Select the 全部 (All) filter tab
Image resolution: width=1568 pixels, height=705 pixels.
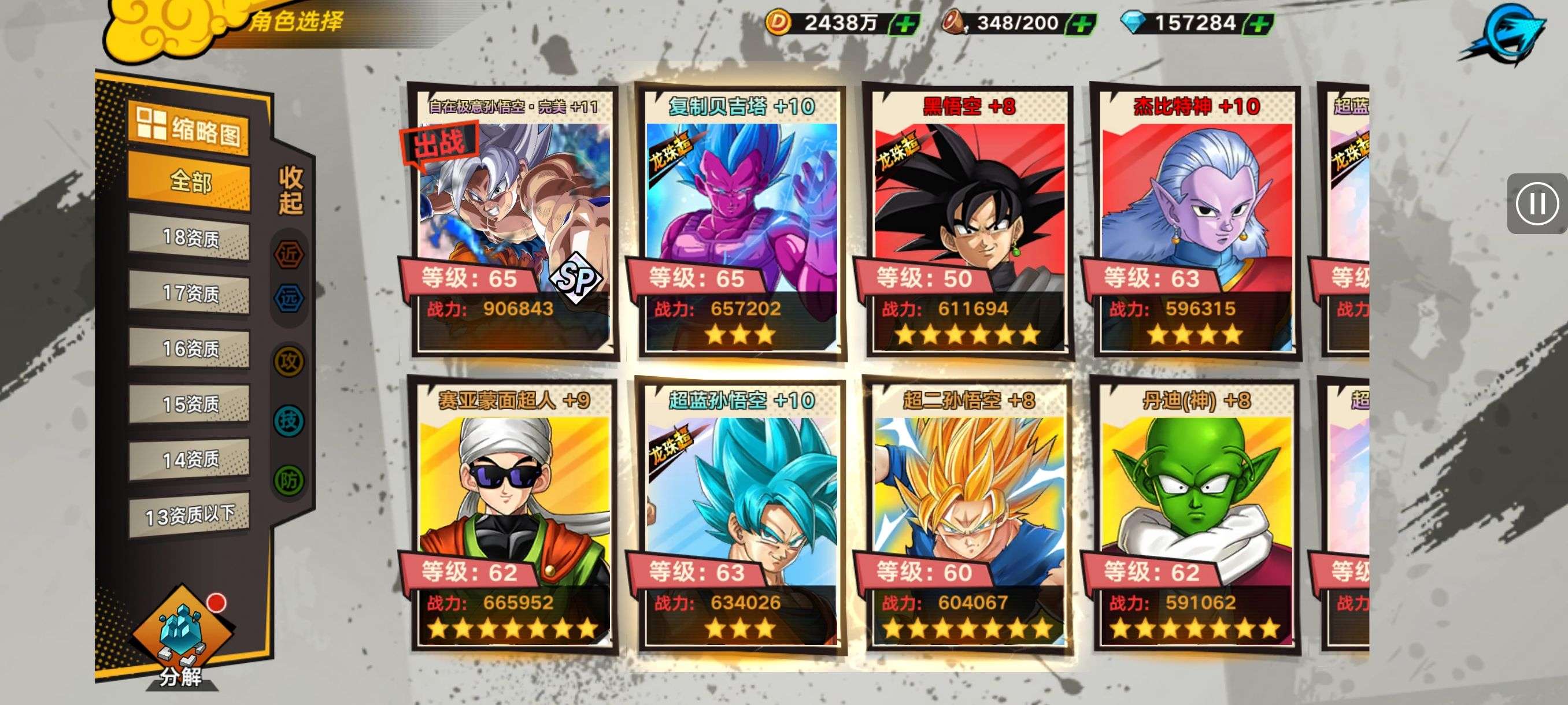pos(189,181)
